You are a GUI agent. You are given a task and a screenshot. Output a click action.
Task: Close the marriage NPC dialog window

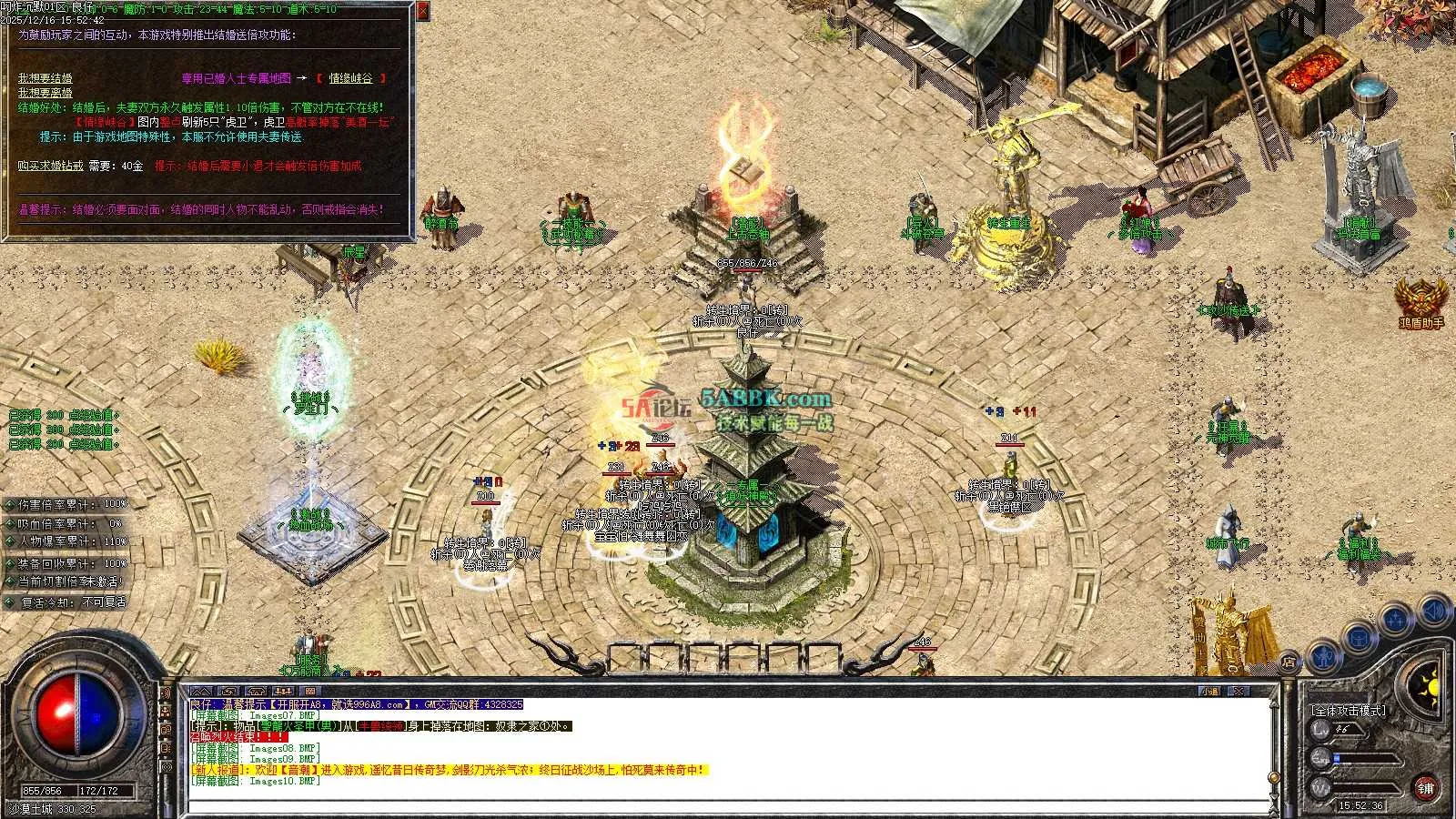(423, 11)
